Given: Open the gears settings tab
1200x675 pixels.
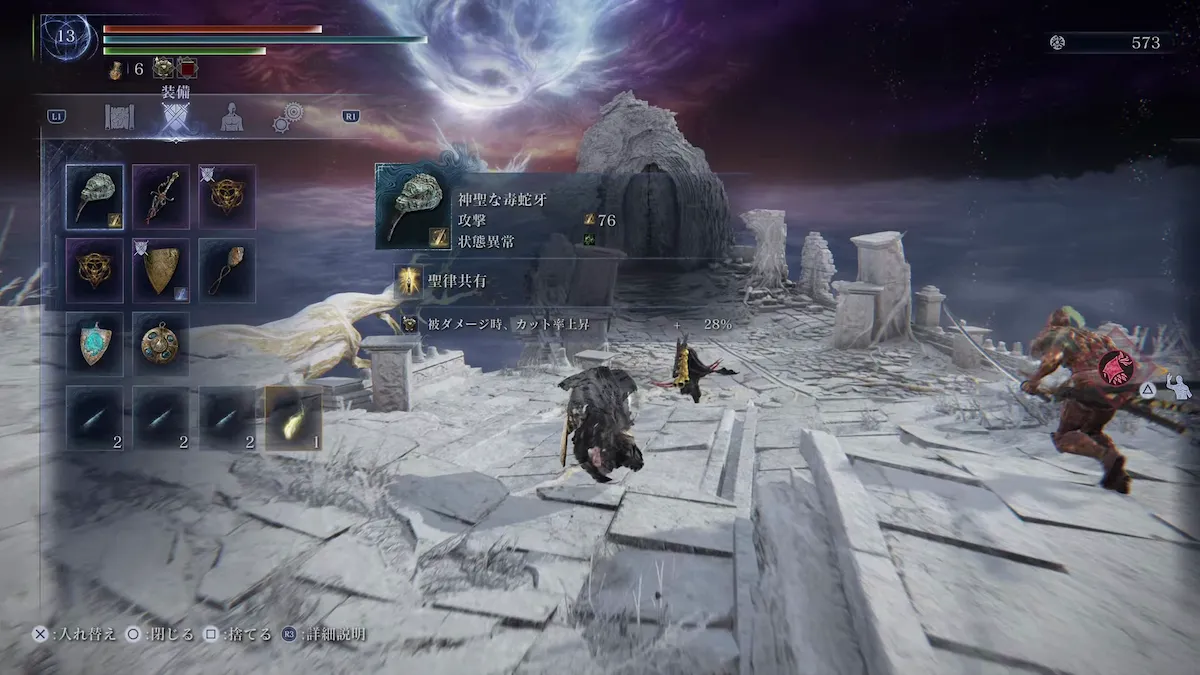Looking at the screenshot, I should click(x=289, y=117).
